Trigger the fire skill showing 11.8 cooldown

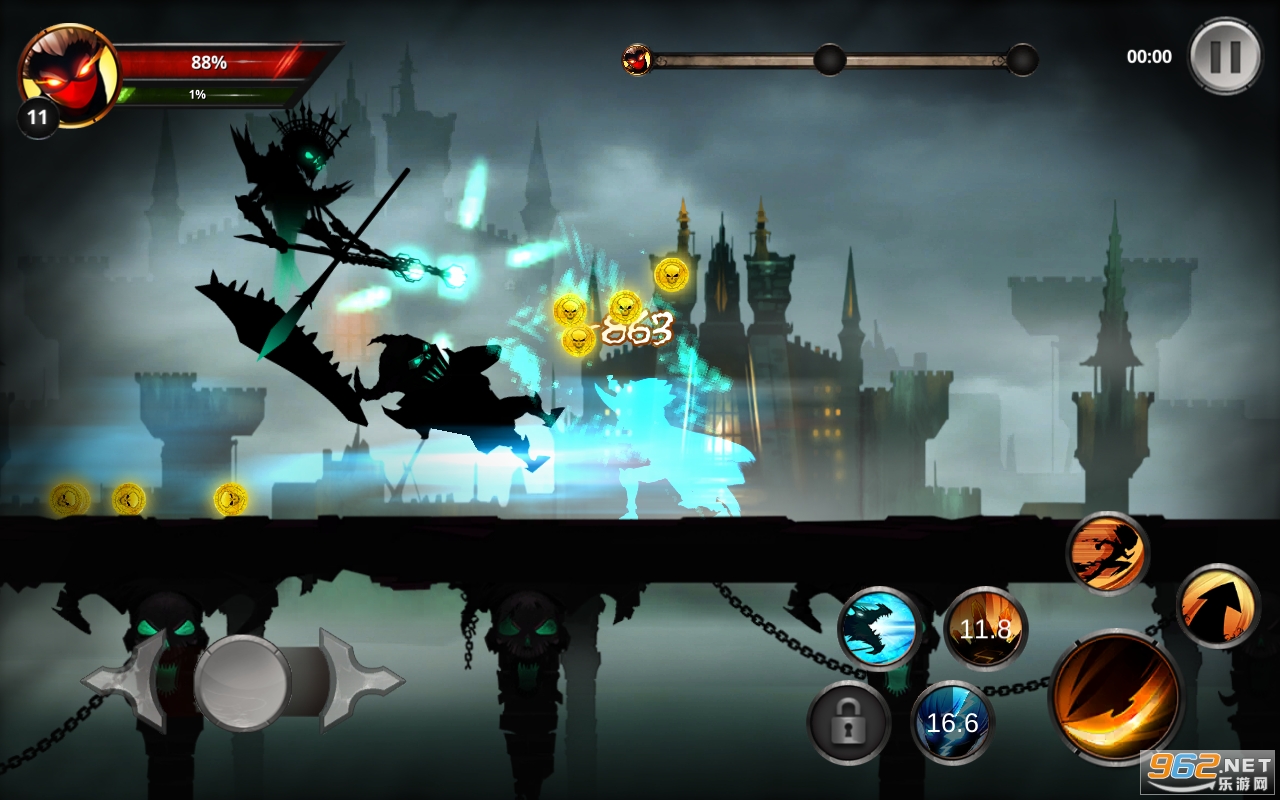(985, 629)
